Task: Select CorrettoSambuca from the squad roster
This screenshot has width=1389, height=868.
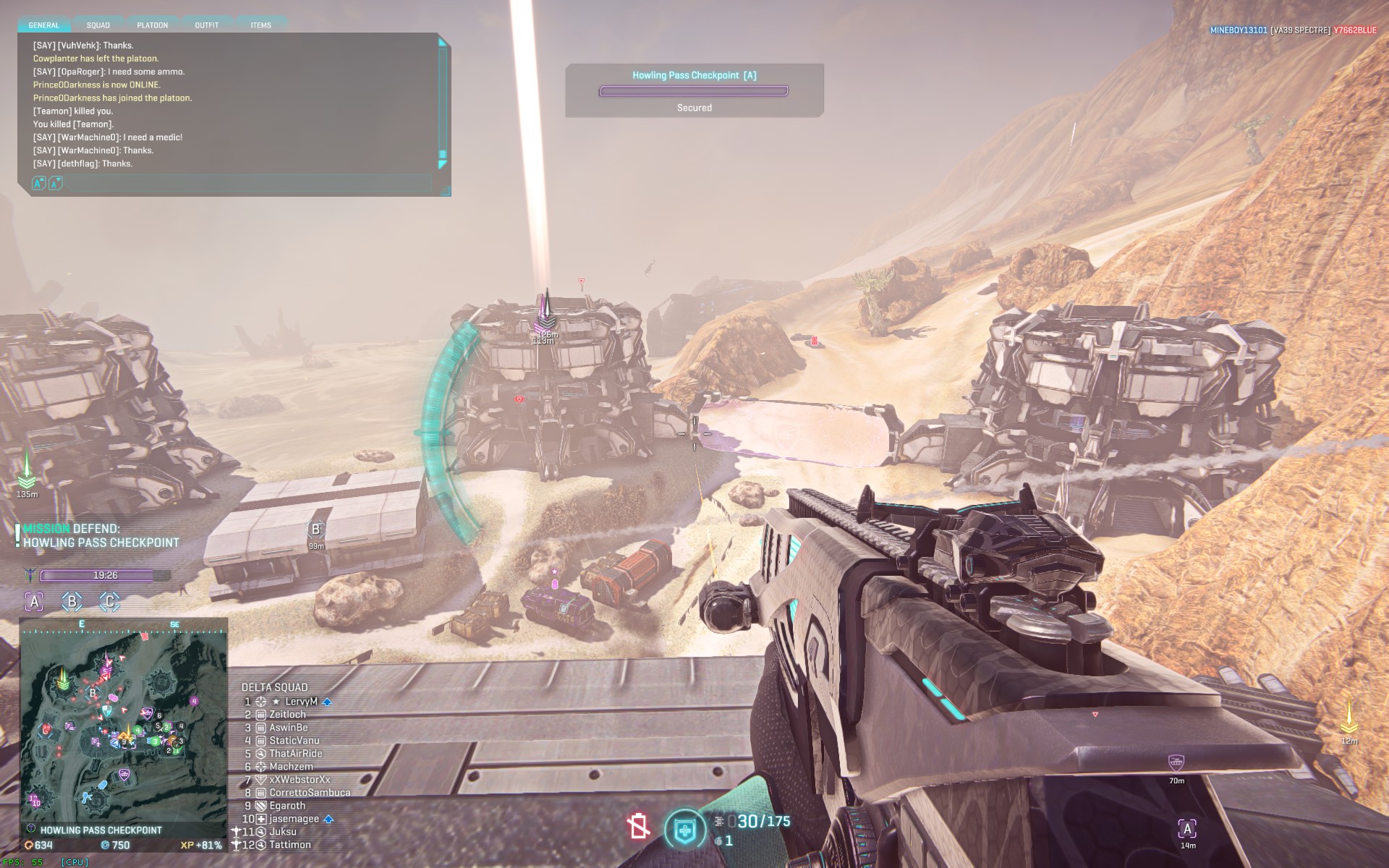Action: pos(310,793)
